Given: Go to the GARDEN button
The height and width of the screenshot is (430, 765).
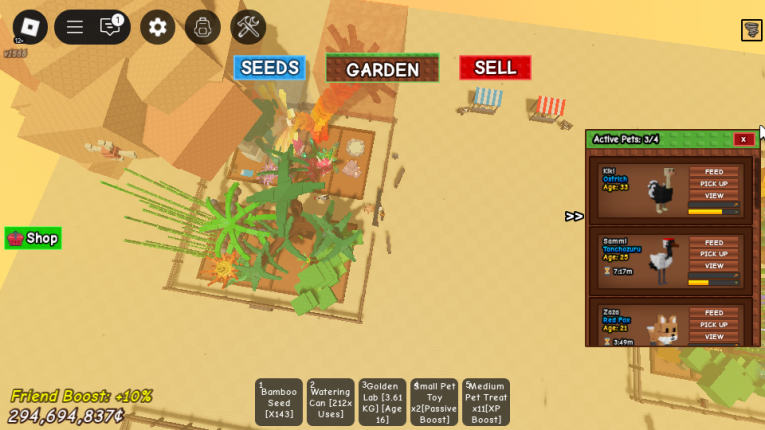Looking at the screenshot, I should click(x=382, y=69).
